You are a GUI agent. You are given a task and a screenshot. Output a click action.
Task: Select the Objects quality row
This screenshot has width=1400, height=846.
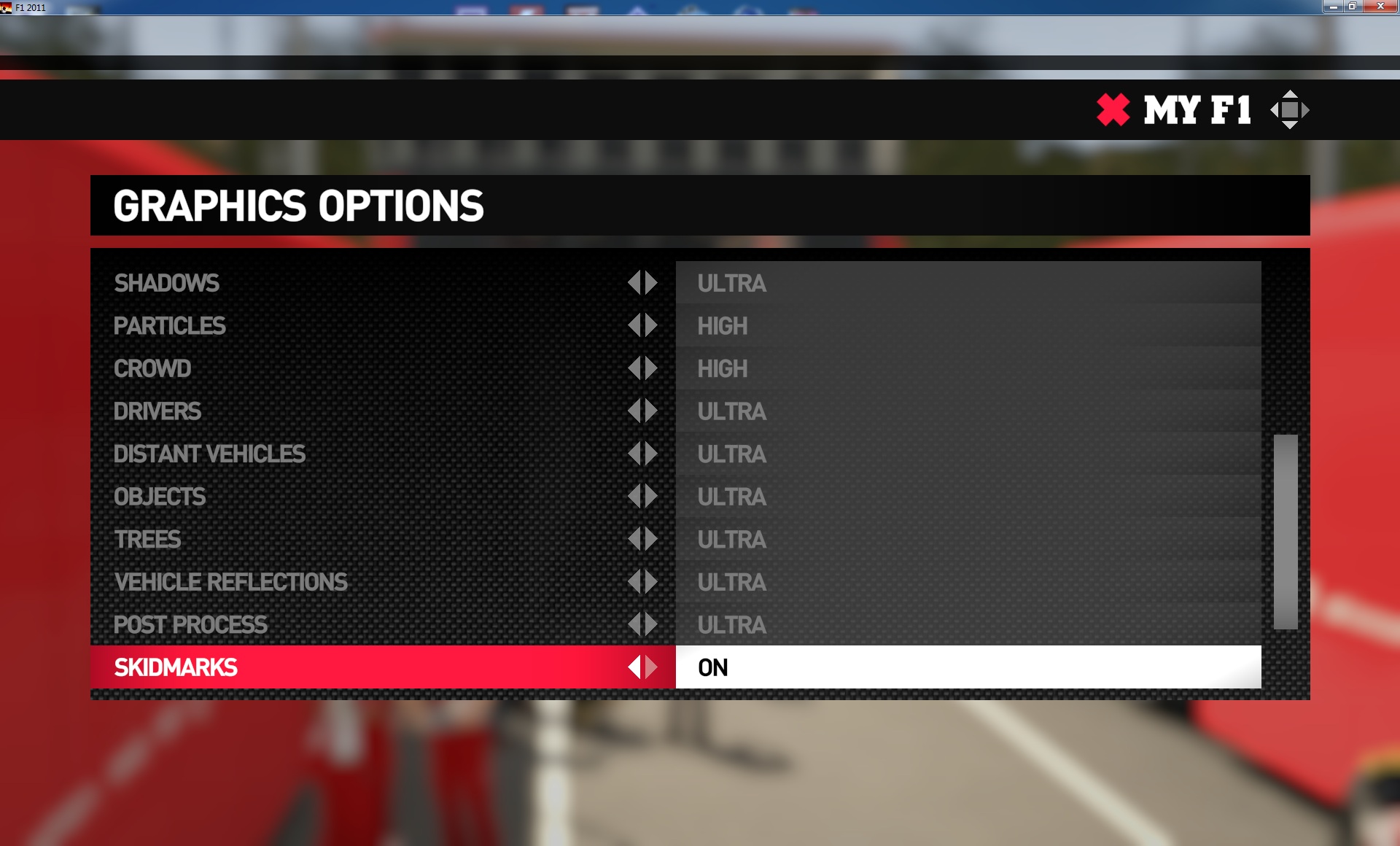coord(160,497)
